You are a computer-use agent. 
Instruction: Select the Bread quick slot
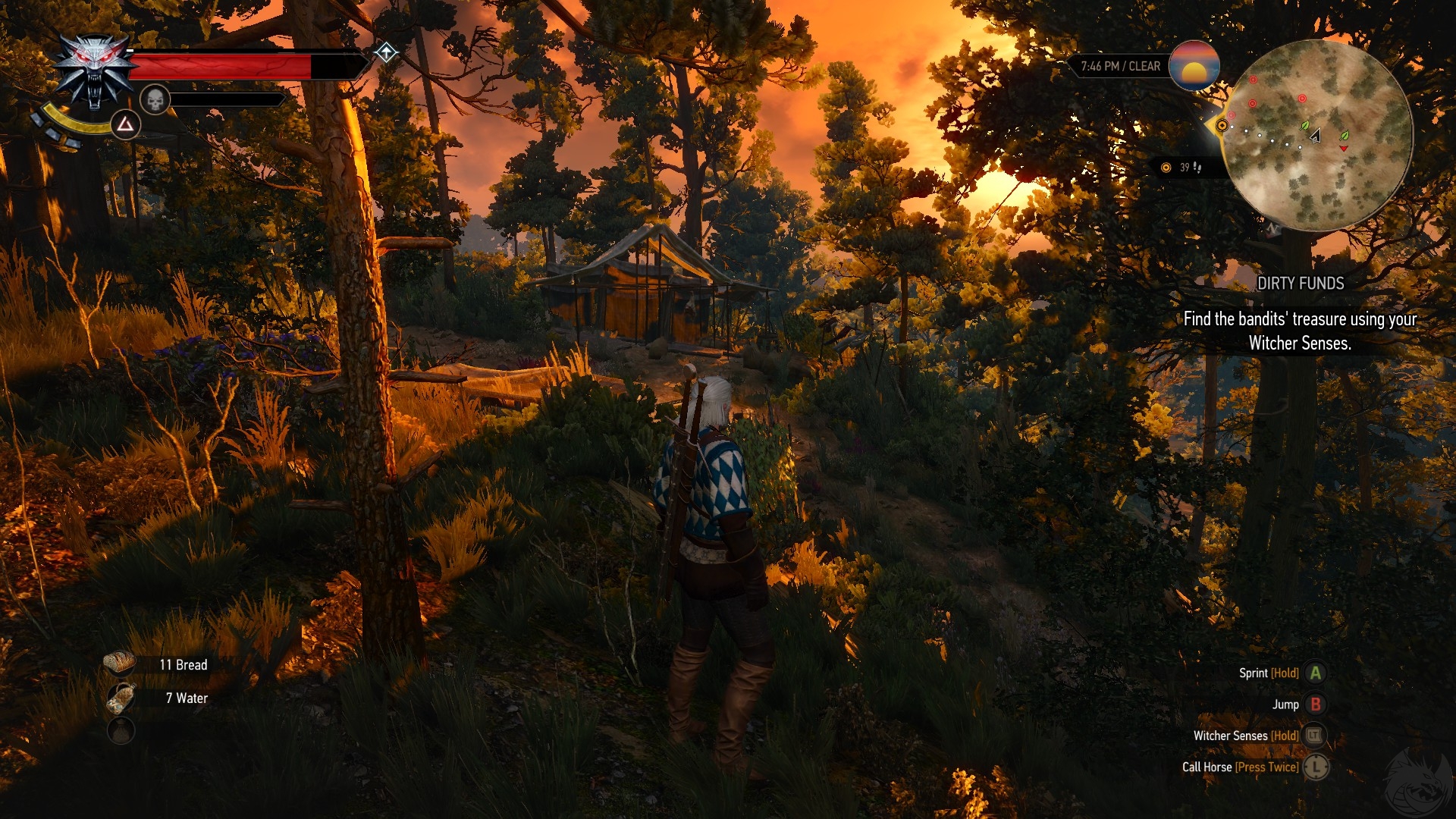(x=120, y=664)
